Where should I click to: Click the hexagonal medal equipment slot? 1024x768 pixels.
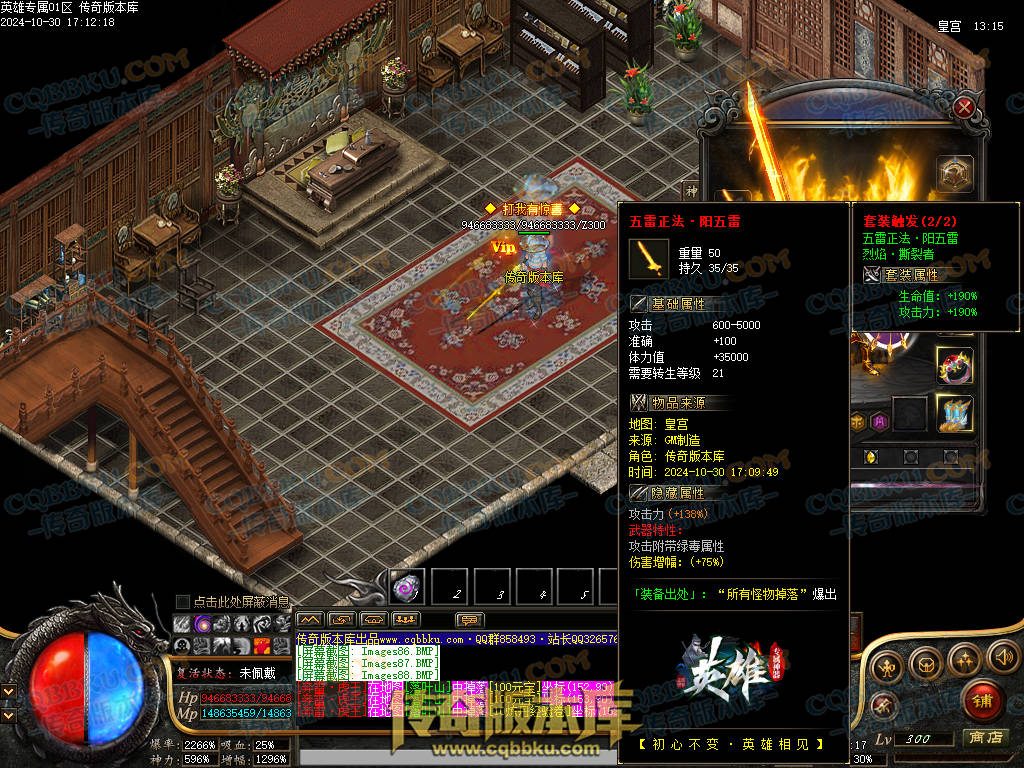[955, 173]
